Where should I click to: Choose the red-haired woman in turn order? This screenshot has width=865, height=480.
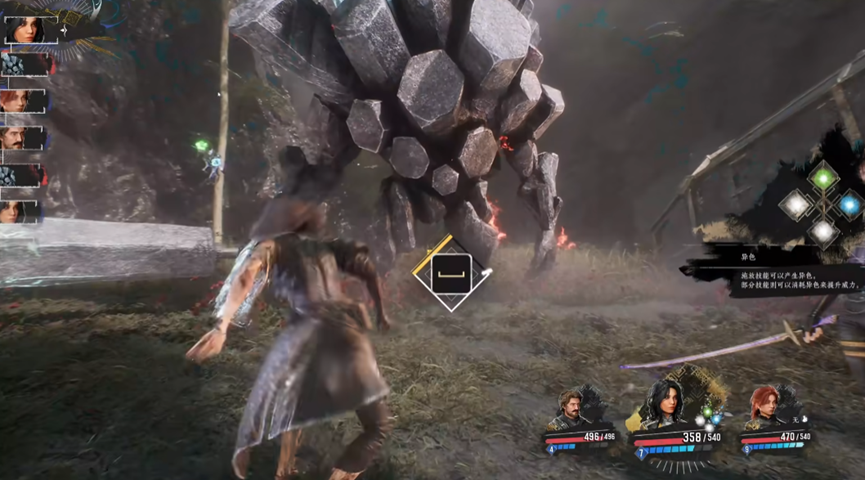coord(22,101)
